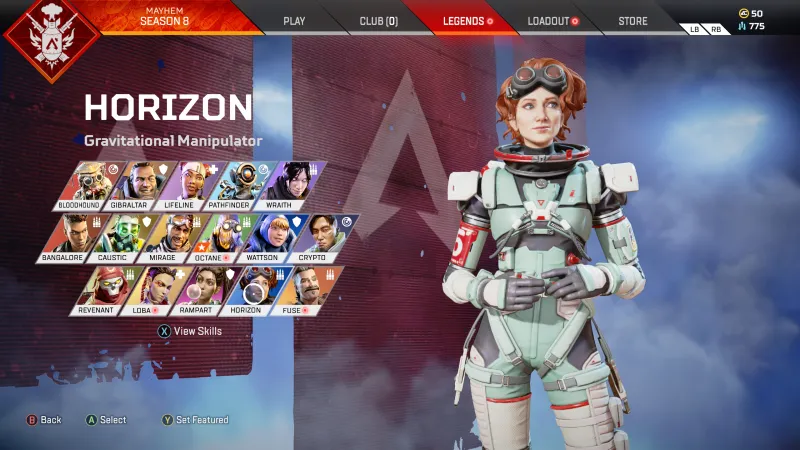Open the Store tab
The width and height of the screenshot is (800, 450).
click(632, 21)
